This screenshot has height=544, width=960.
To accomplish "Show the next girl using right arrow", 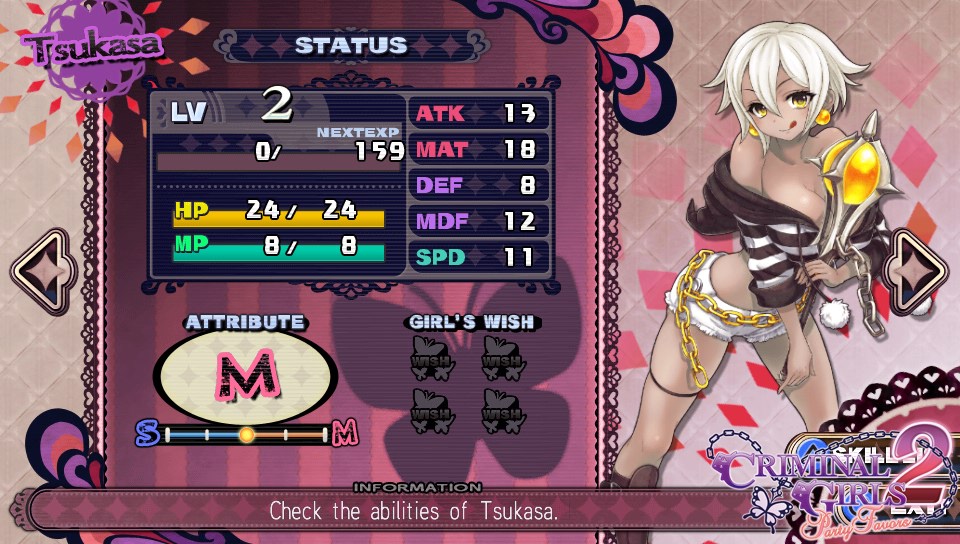I will (x=918, y=272).
